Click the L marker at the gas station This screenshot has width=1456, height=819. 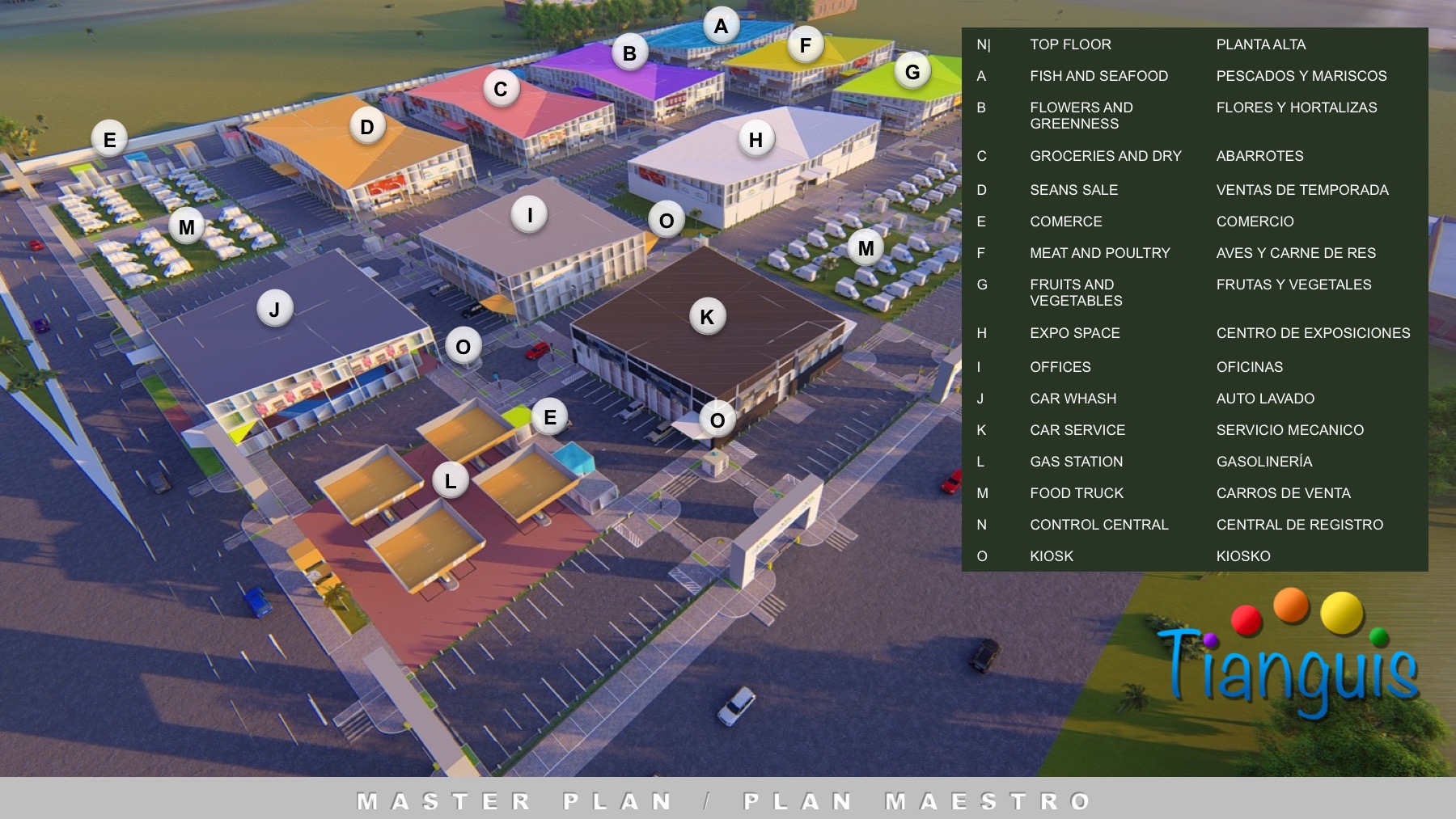click(451, 481)
